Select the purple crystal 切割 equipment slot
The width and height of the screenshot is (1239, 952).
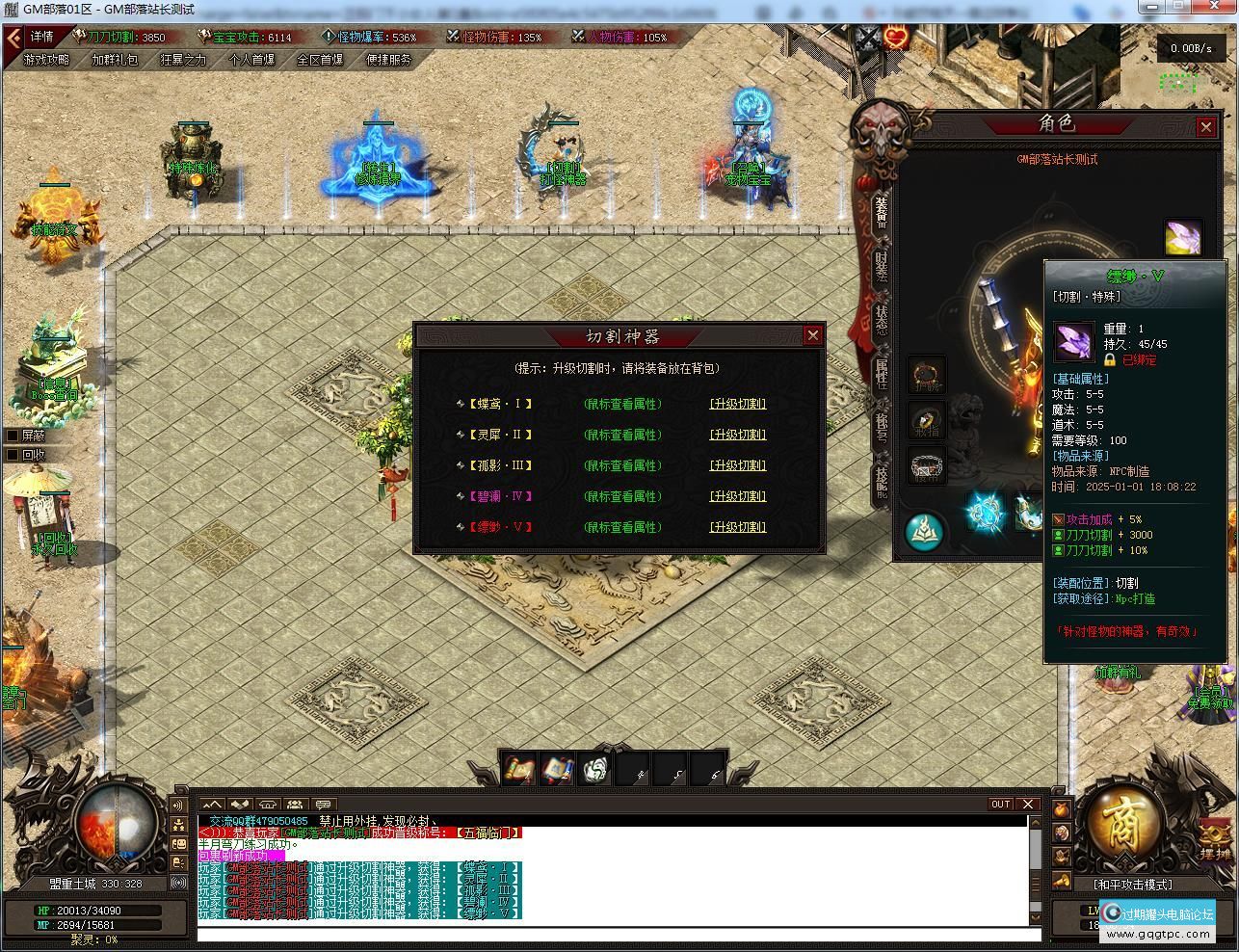[x=1183, y=237]
